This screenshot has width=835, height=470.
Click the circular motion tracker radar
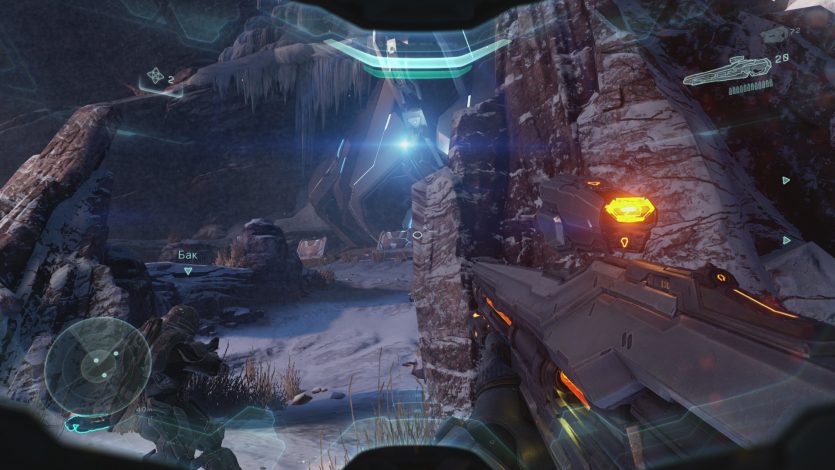98,367
